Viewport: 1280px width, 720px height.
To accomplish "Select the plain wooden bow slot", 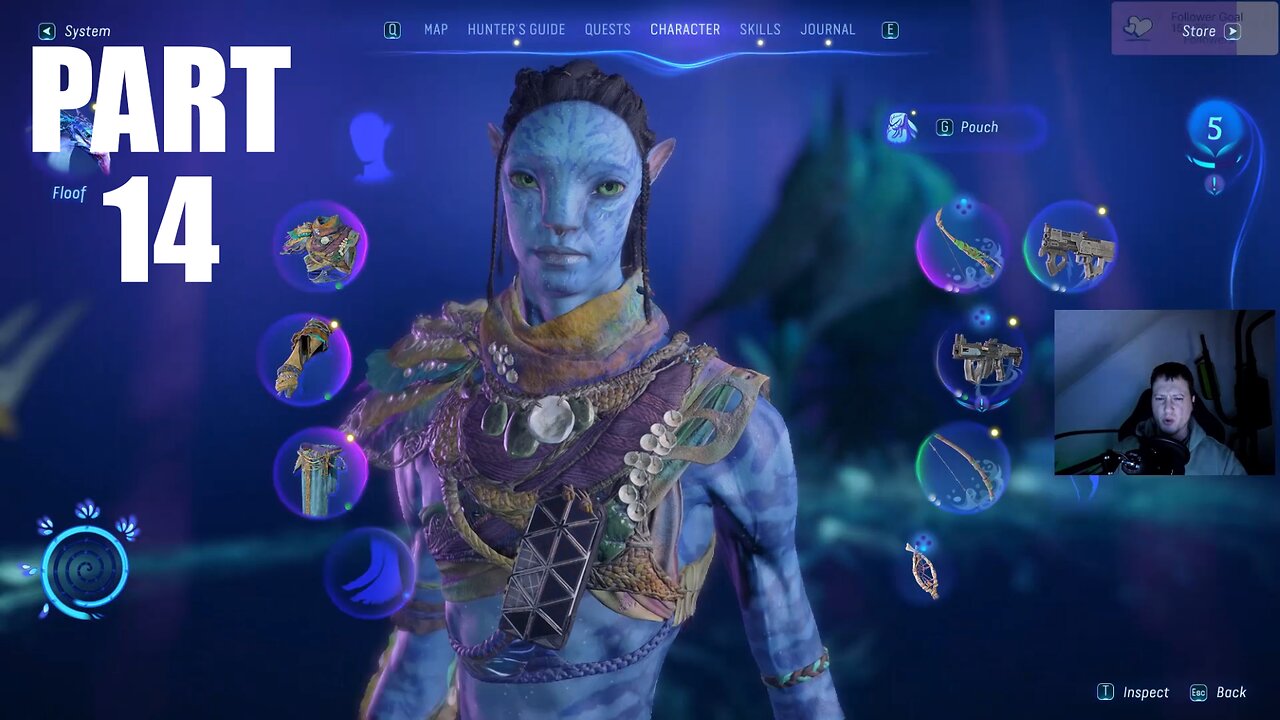I will pos(962,467).
